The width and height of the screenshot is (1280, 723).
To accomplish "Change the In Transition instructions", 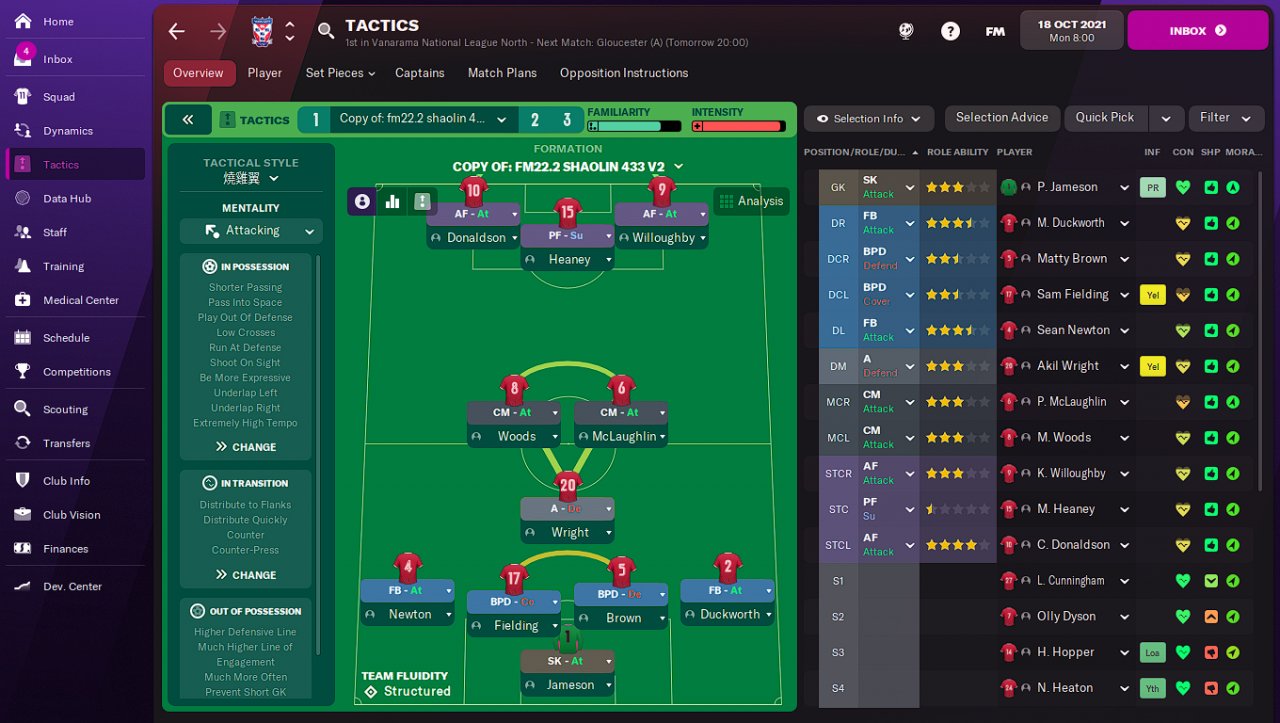I will pos(245,575).
